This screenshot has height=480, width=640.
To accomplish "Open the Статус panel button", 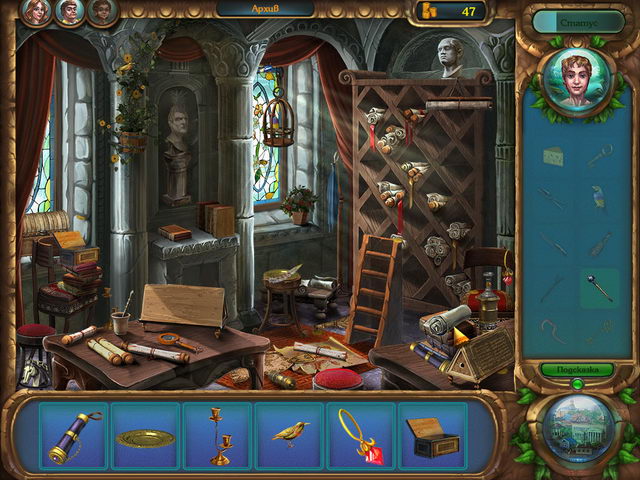I will [x=578, y=20].
